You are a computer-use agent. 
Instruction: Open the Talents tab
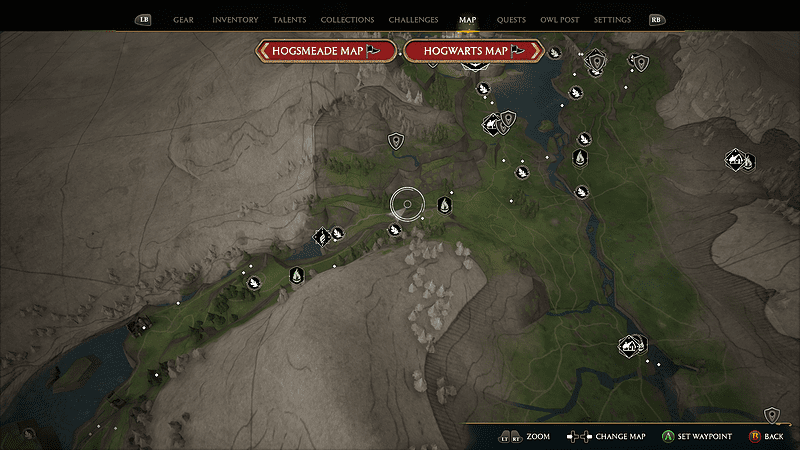[x=290, y=20]
